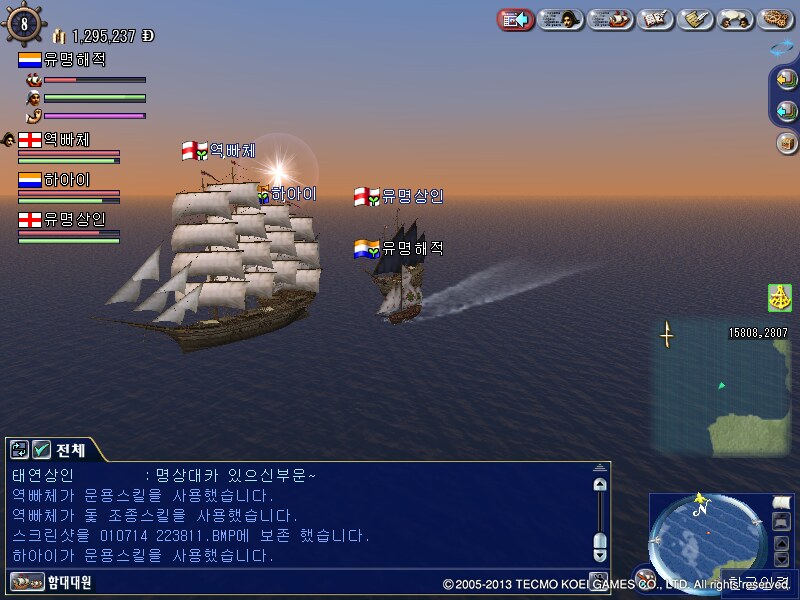The width and height of the screenshot is (800, 600).
Task: Click the yellow arrow panel button
Action: pyautogui.click(x=786, y=79)
